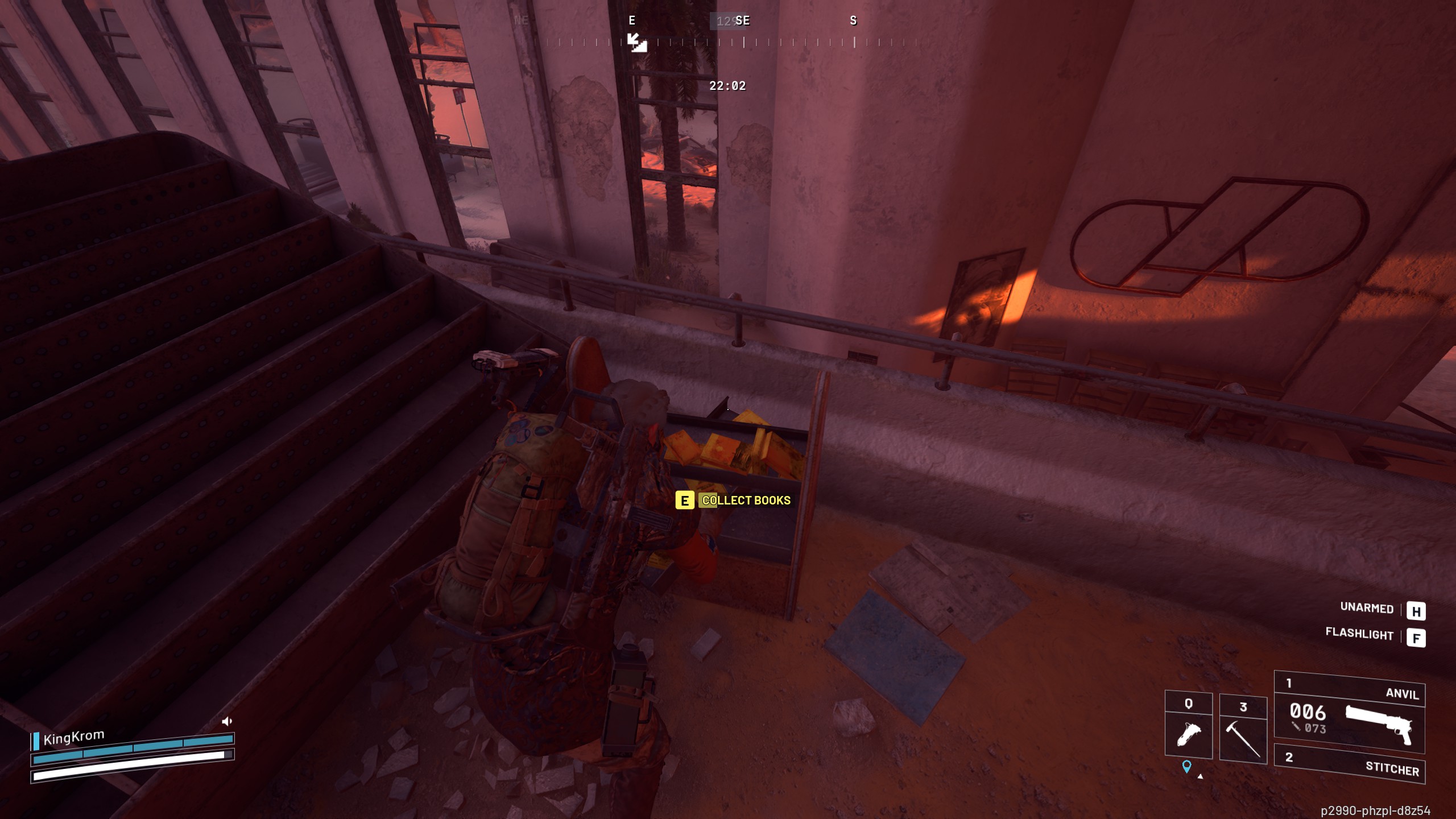This screenshot has height=819, width=1456.
Task: Click the H keybind badge next to UNARMED
Action: (1418, 611)
